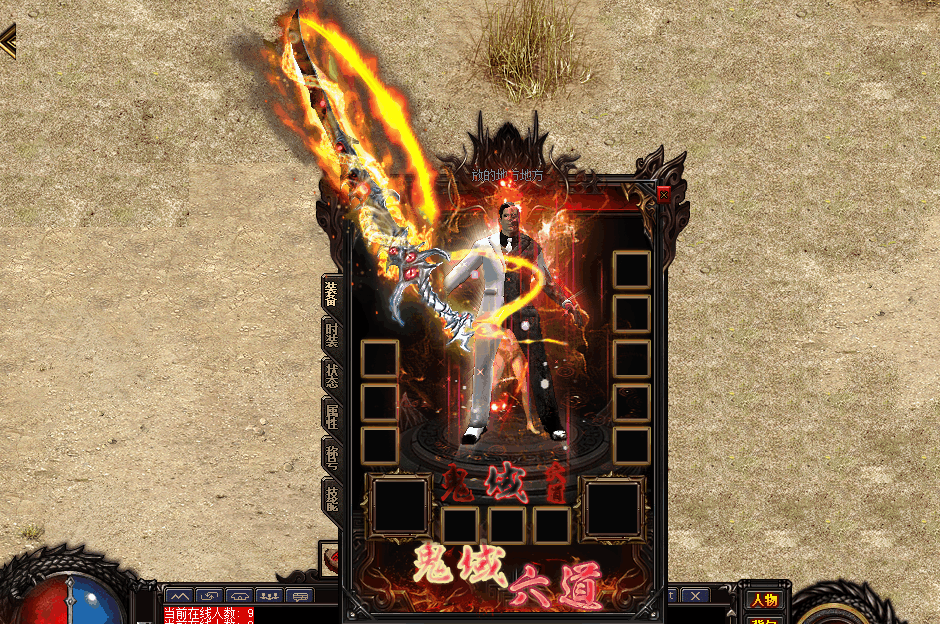Select the 状态 status tab
Viewport: 940px width, 624px height.
[331, 375]
